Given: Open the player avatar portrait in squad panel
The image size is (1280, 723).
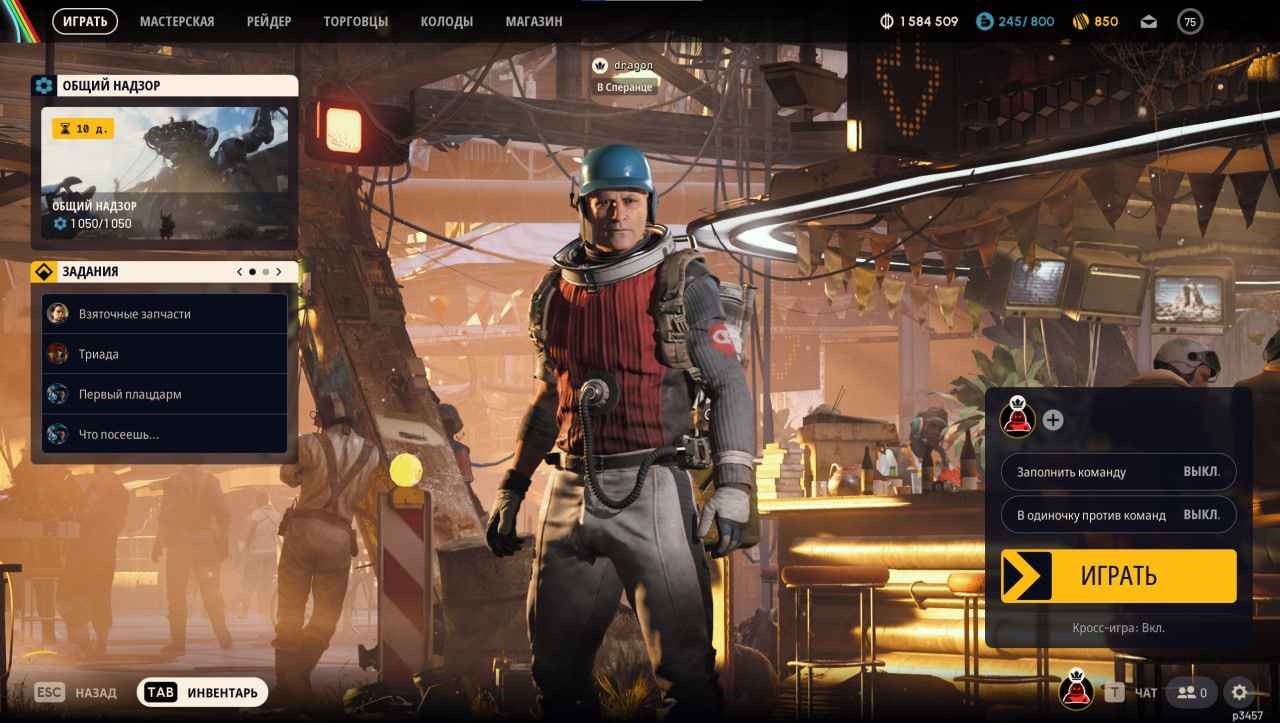Looking at the screenshot, I should [x=1016, y=420].
